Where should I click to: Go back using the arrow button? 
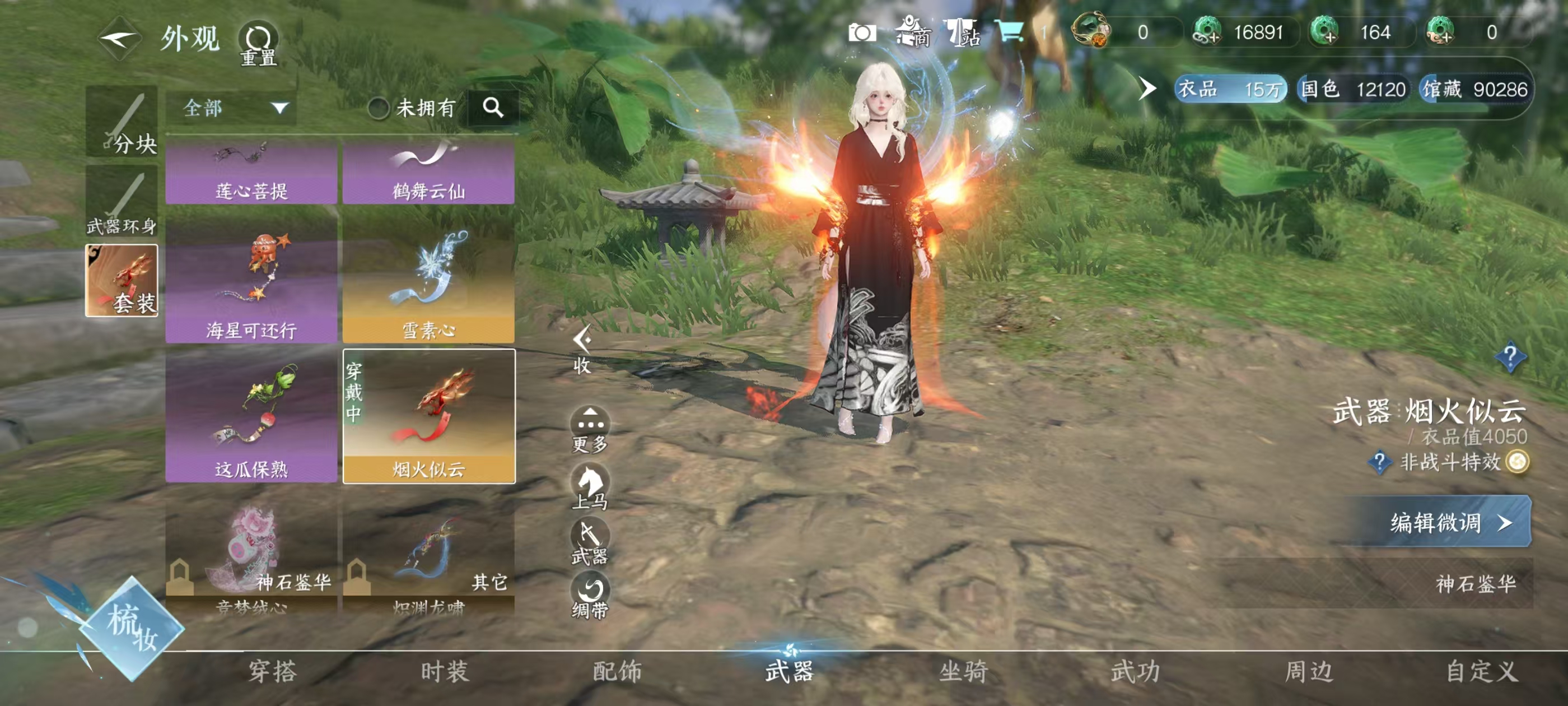coord(119,39)
